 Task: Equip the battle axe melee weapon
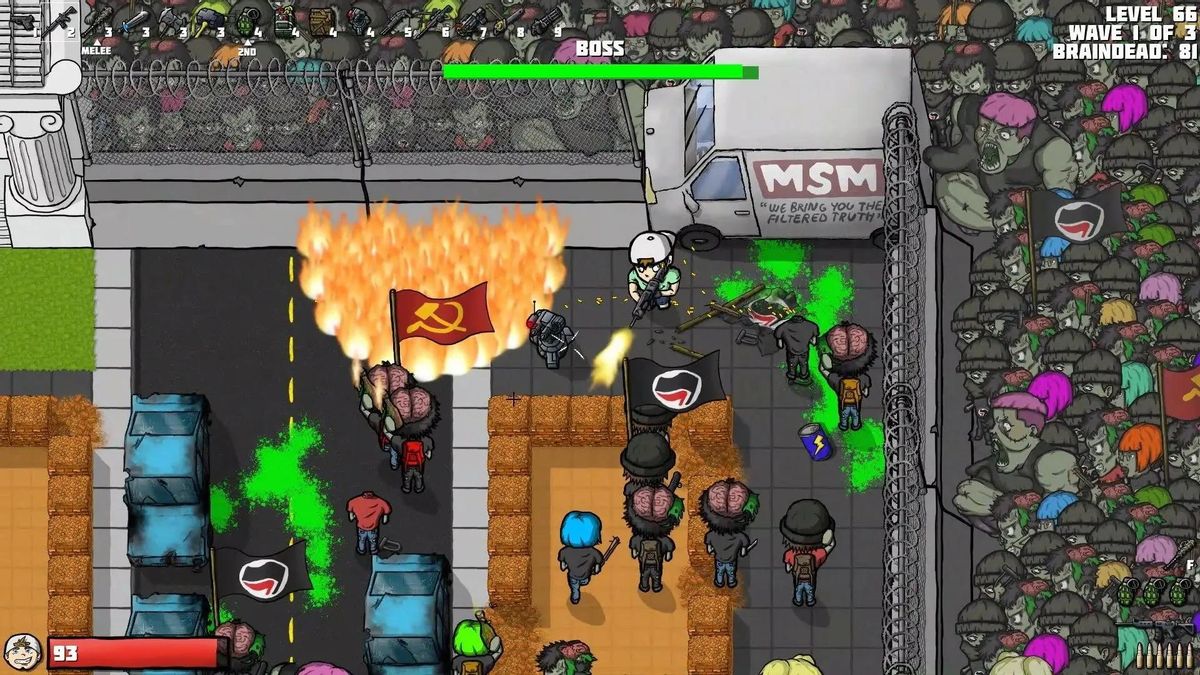point(170,20)
